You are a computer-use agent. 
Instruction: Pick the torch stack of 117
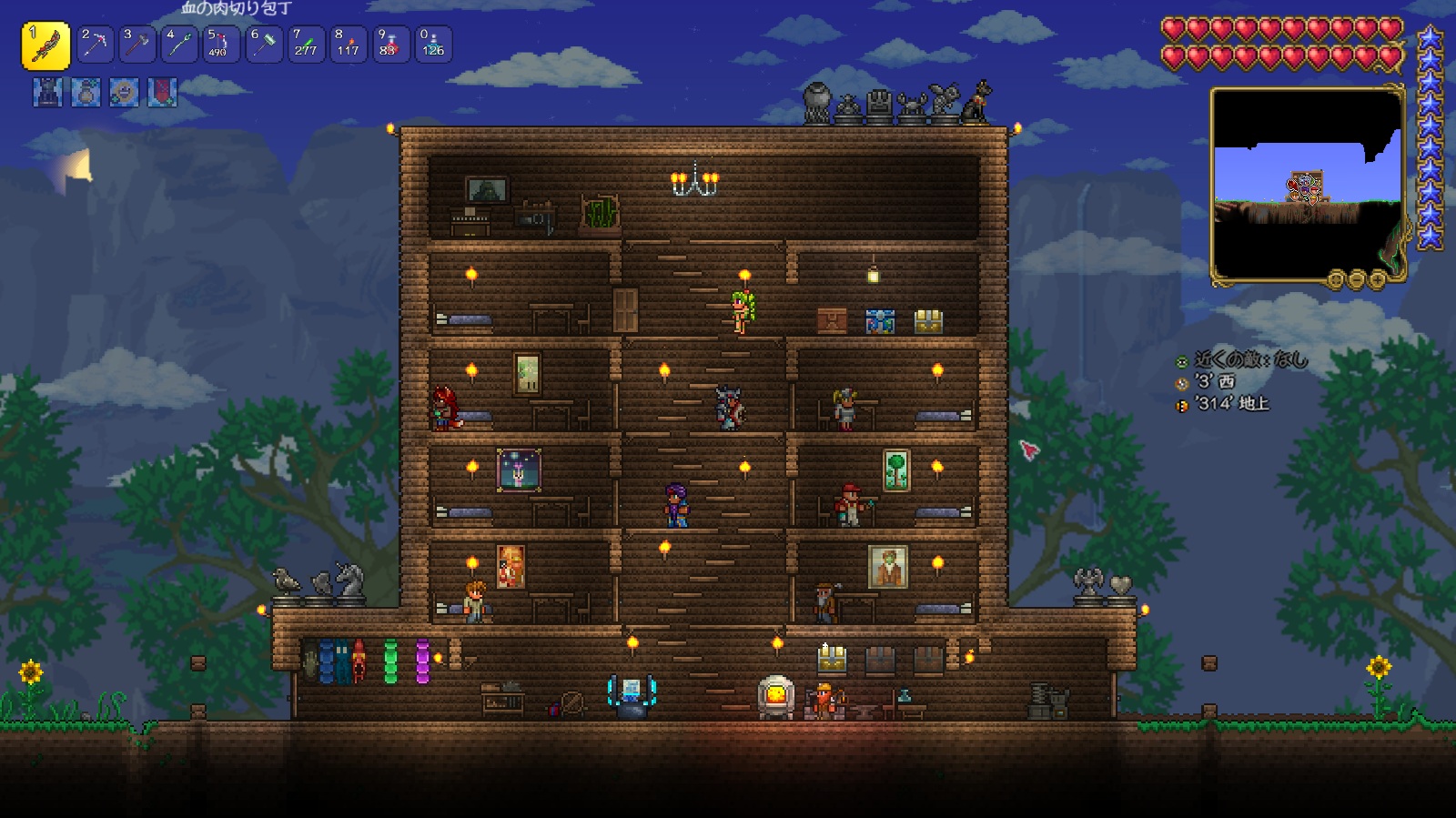coord(348,45)
